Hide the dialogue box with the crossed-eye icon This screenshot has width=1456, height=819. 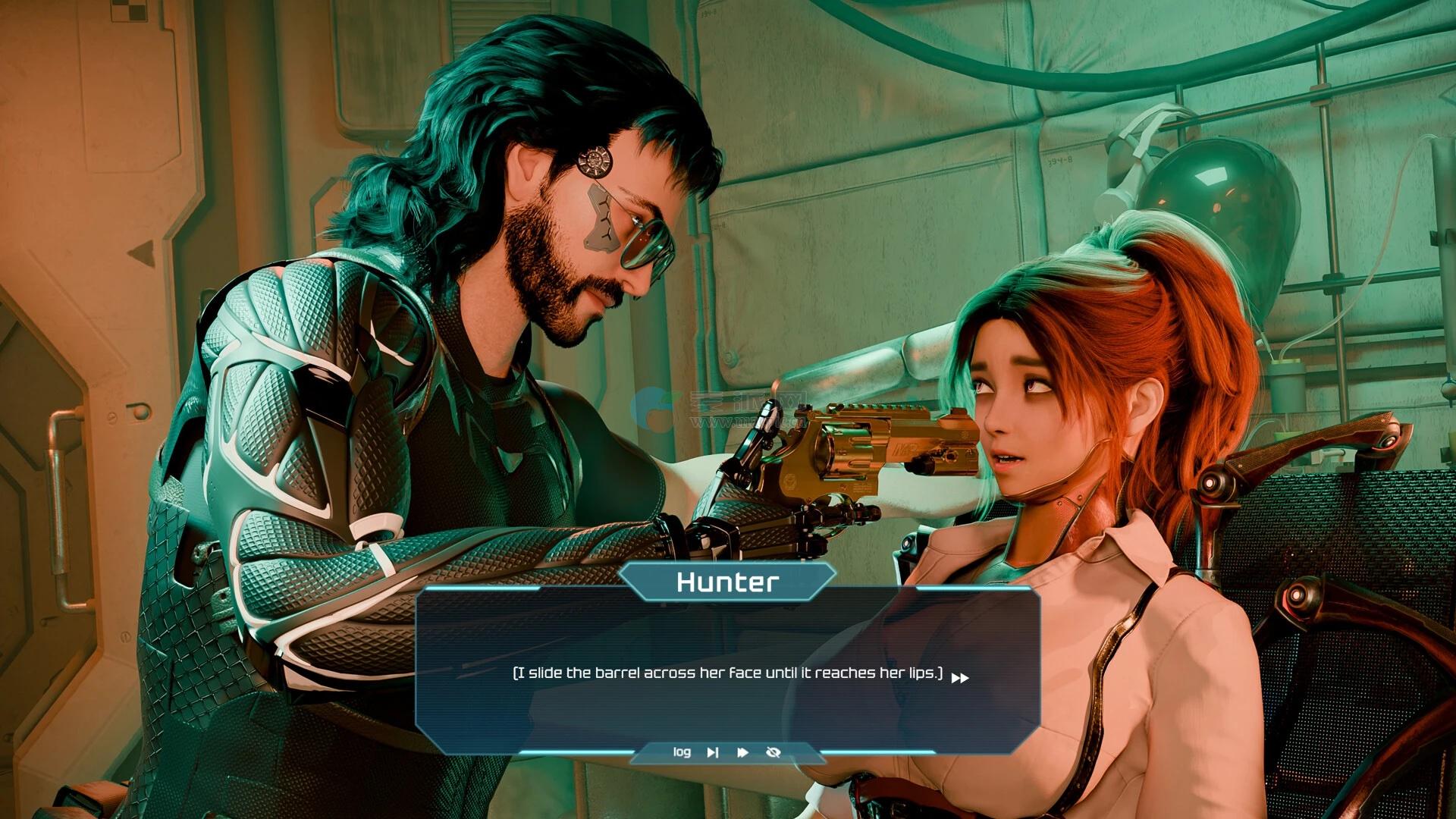pyautogui.click(x=773, y=752)
